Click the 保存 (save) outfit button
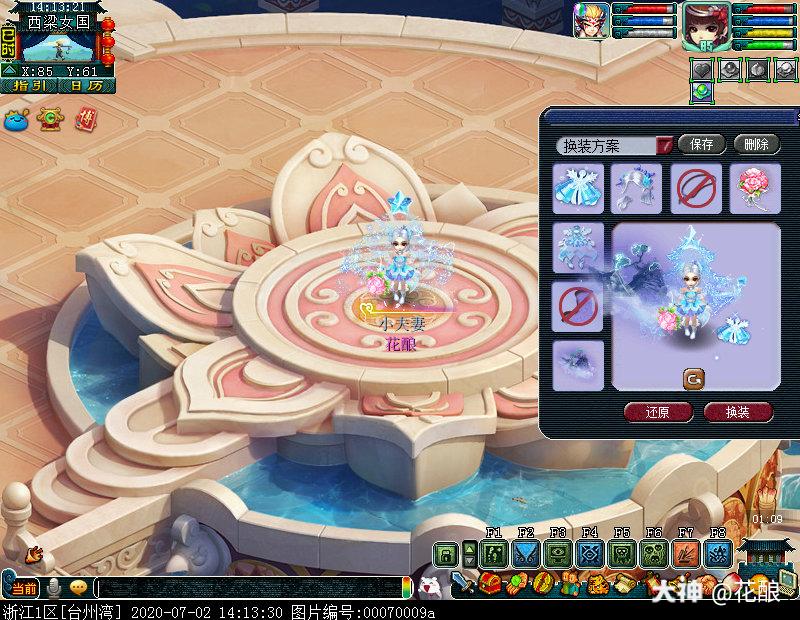Screen dimensions: 800x620 [x=701, y=144]
